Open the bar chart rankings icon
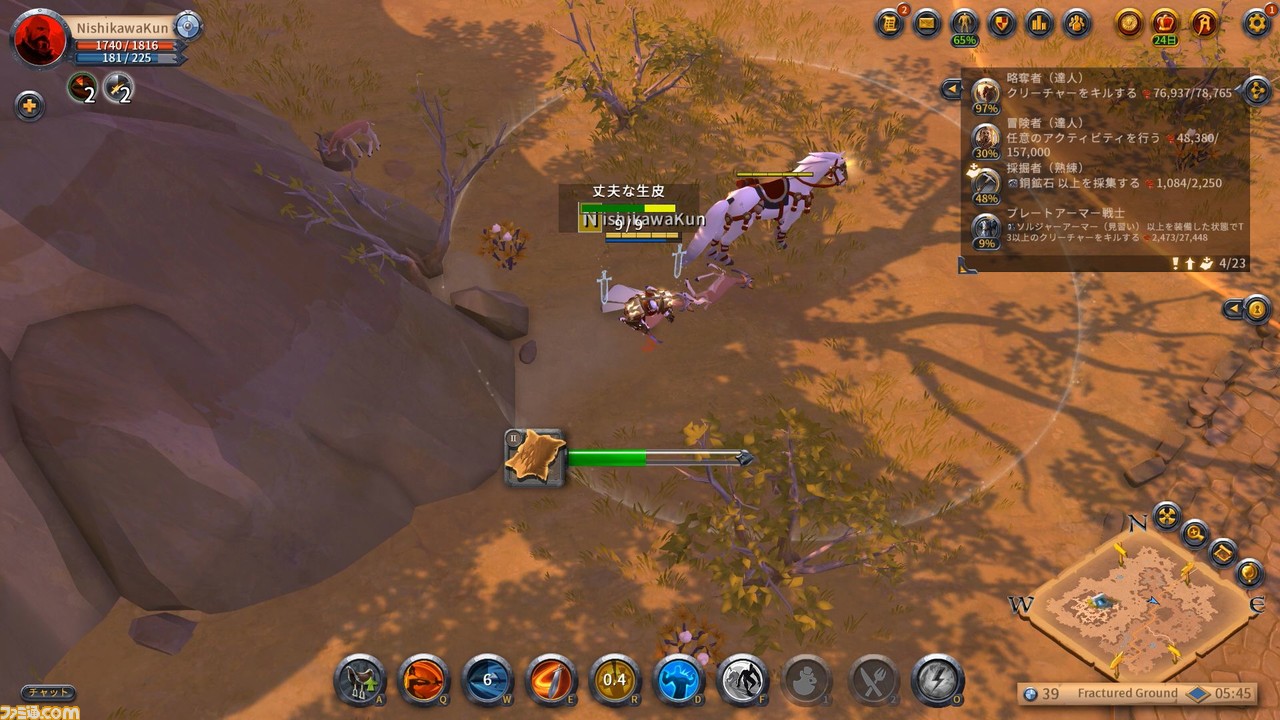 [1039, 22]
